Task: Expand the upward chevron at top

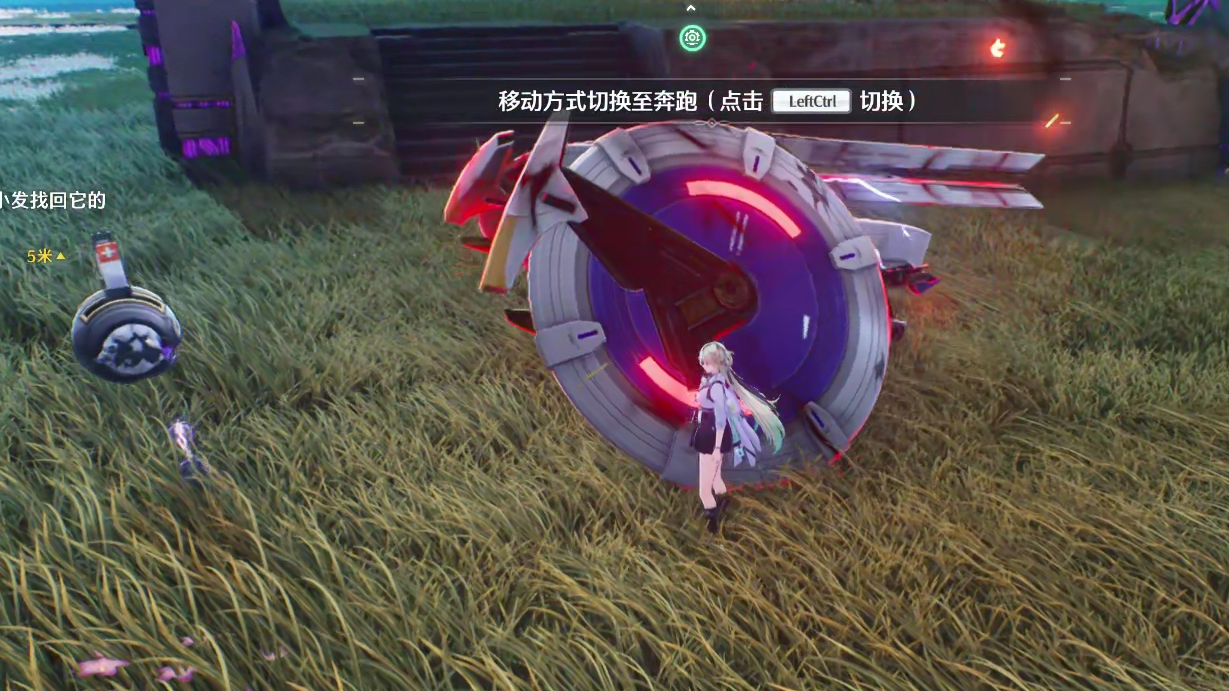Action: (691, 8)
